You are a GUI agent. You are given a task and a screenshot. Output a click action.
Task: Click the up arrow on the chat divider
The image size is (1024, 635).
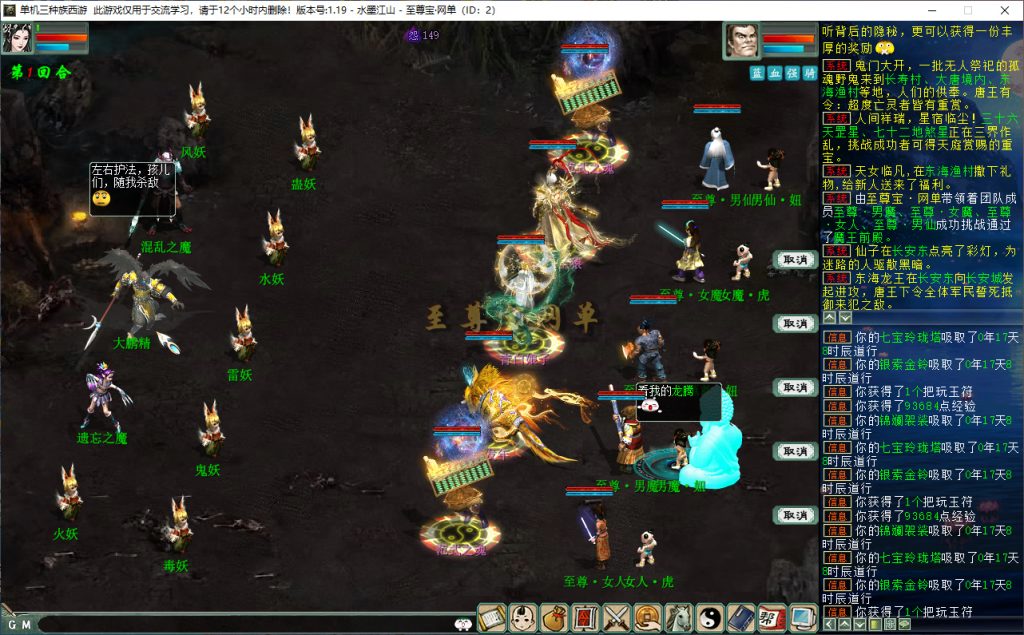828,317
